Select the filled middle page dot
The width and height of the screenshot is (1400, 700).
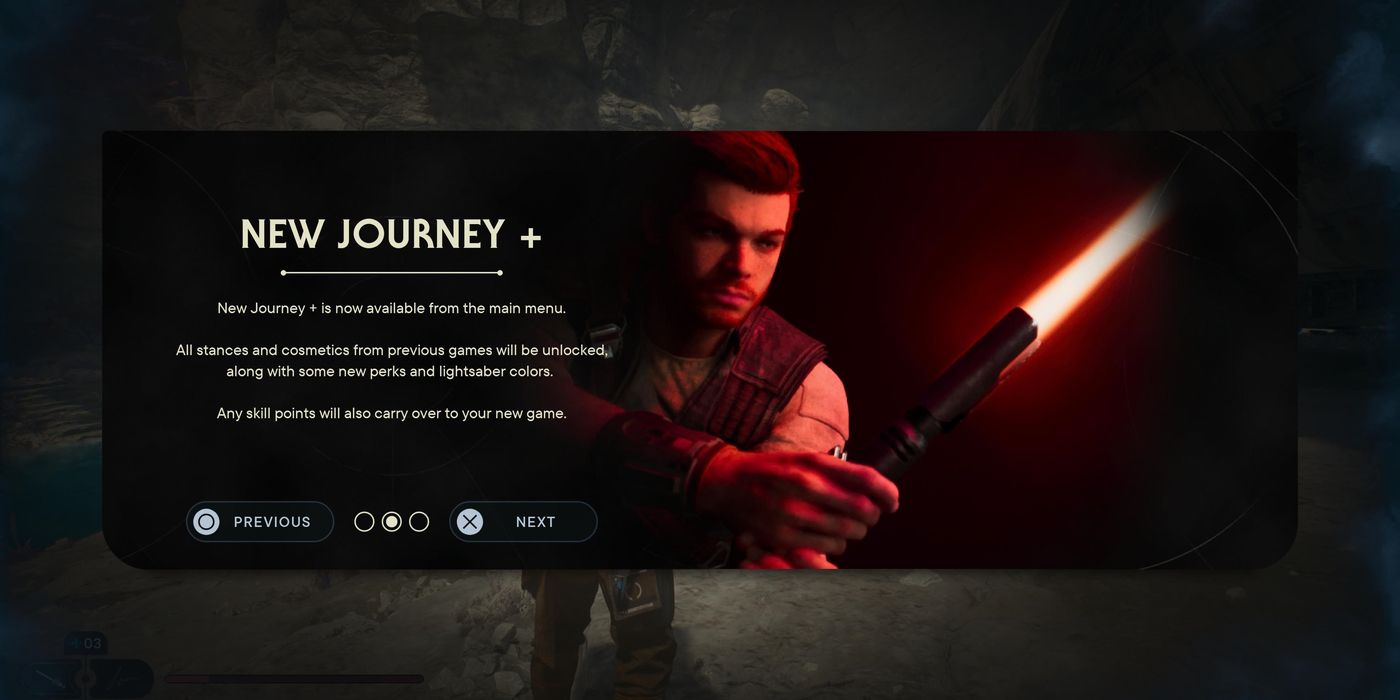tap(392, 522)
